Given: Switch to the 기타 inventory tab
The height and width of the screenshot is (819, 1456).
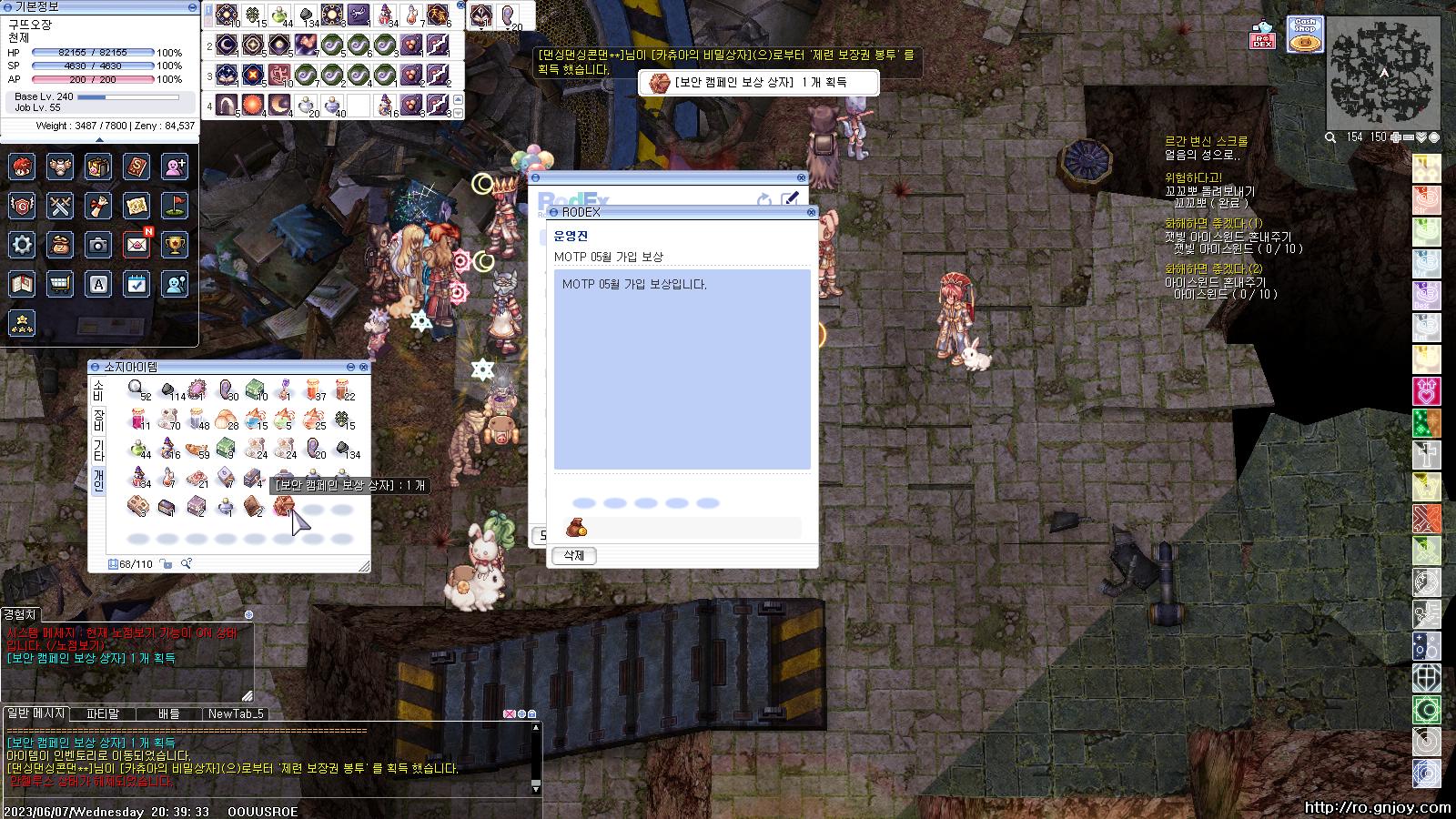Looking at the screenshot, I should click(x=98, y=450).
